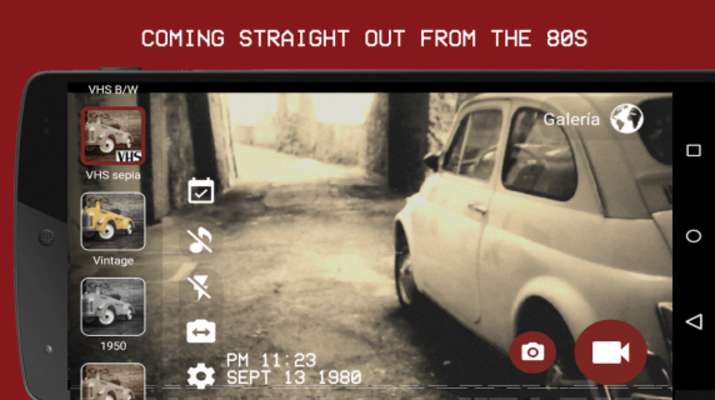Toggle the calendar date stamp icon
Viewport: 715px width, 400px height.
pyautogui.click(x=201, y=190)
